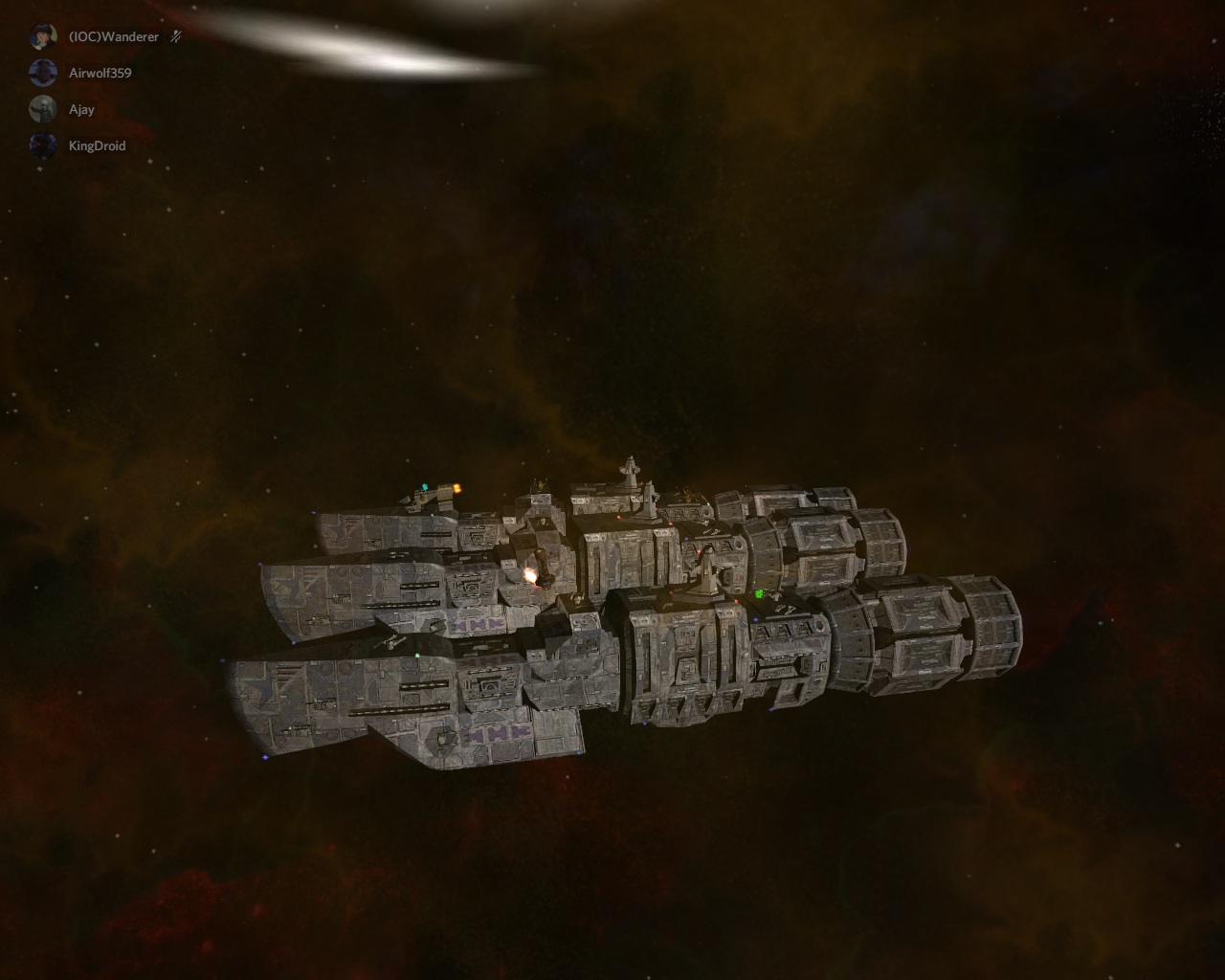This screenshot has width=1225, height=980.
Task: Select KingDroid's overlay avatar
Action: coord(43,145)
